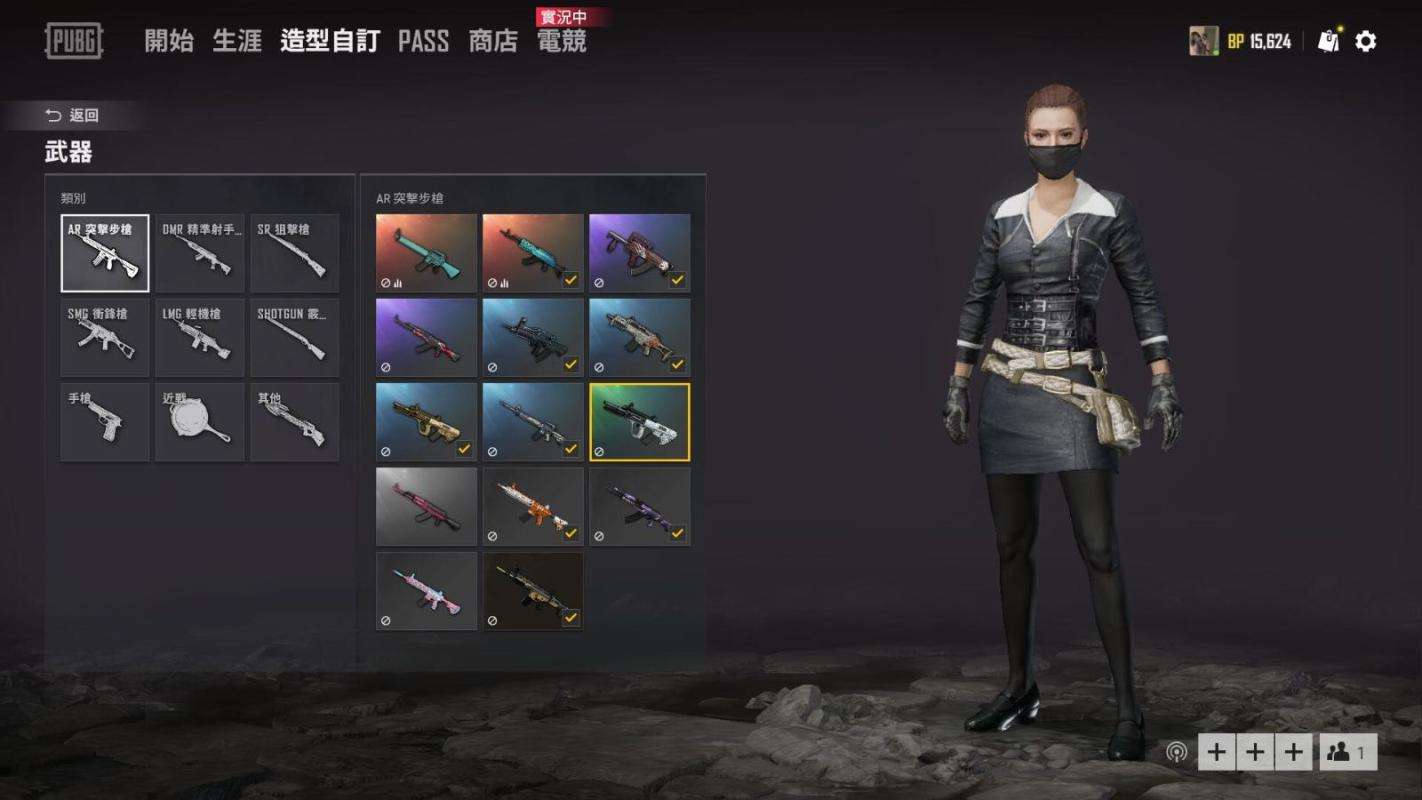Select the teal M16 rifle skin
This screenshot has height=800, width=1422.
[x=427, y=253]
